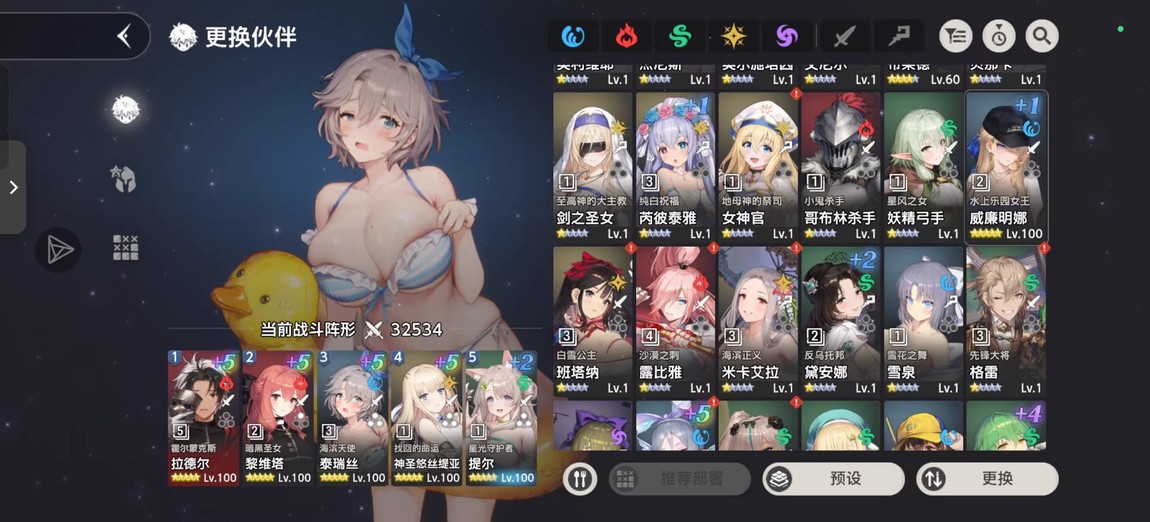The width and height of the screenshot is (1150, 522).
Task: Select 哥布林杀手 character card
Action: [840, 166]
